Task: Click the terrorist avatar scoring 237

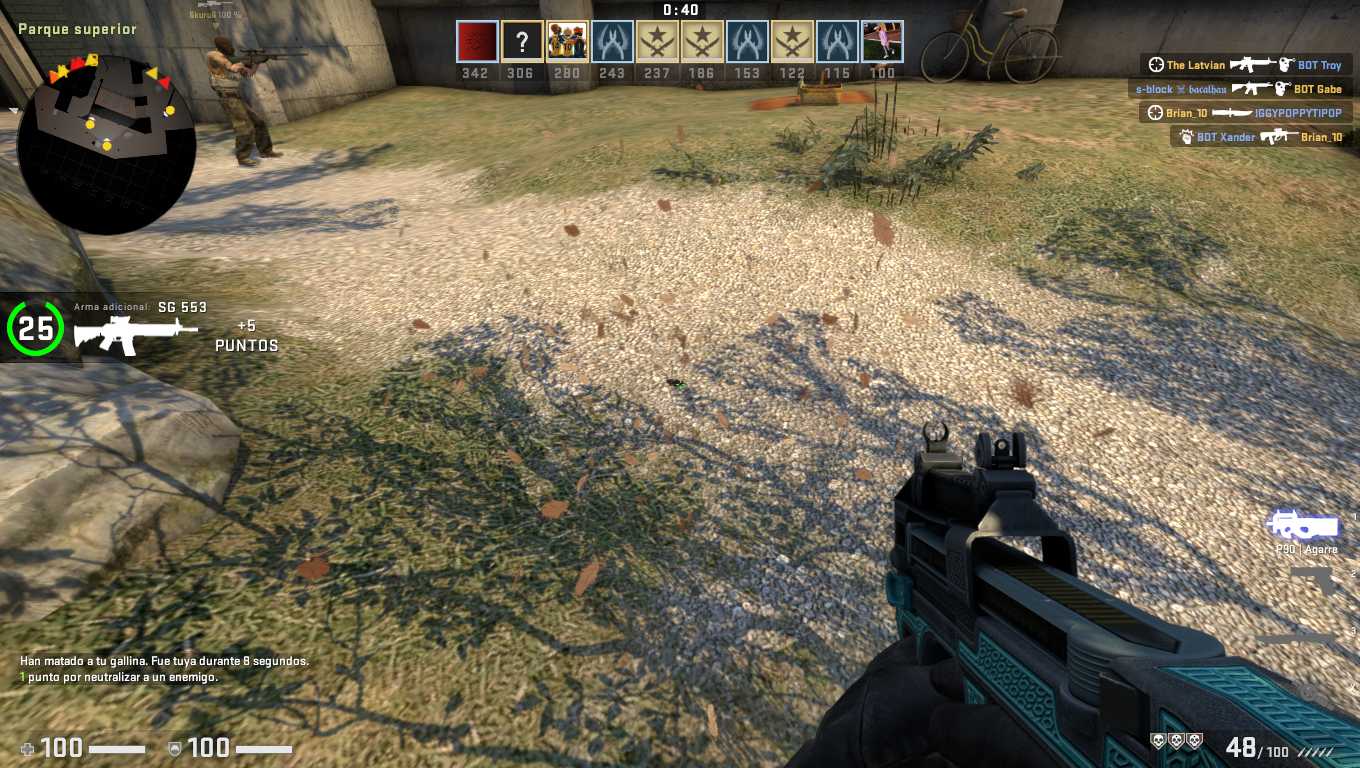Action: point(657,42)
